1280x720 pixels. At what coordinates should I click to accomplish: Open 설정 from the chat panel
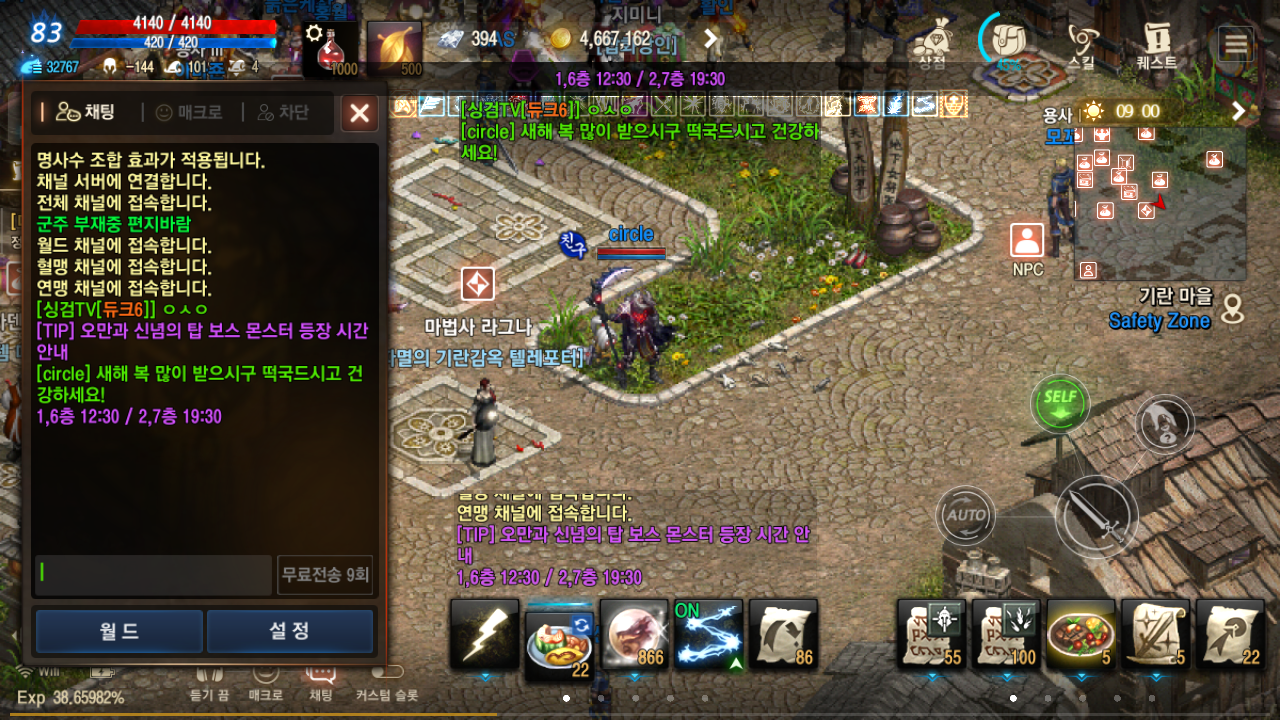[x=290, y=631]
